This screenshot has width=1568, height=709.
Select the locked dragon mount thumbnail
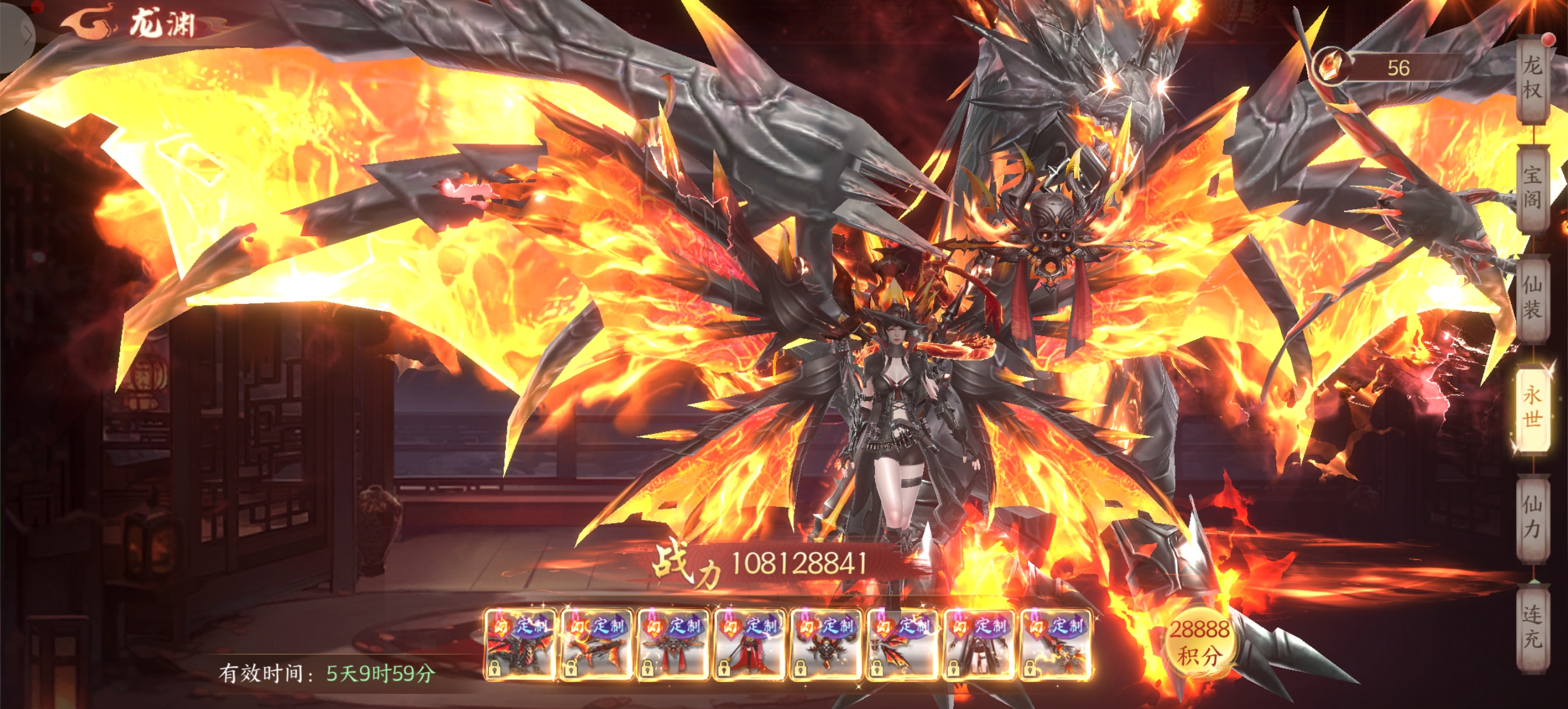click(519, 645)
